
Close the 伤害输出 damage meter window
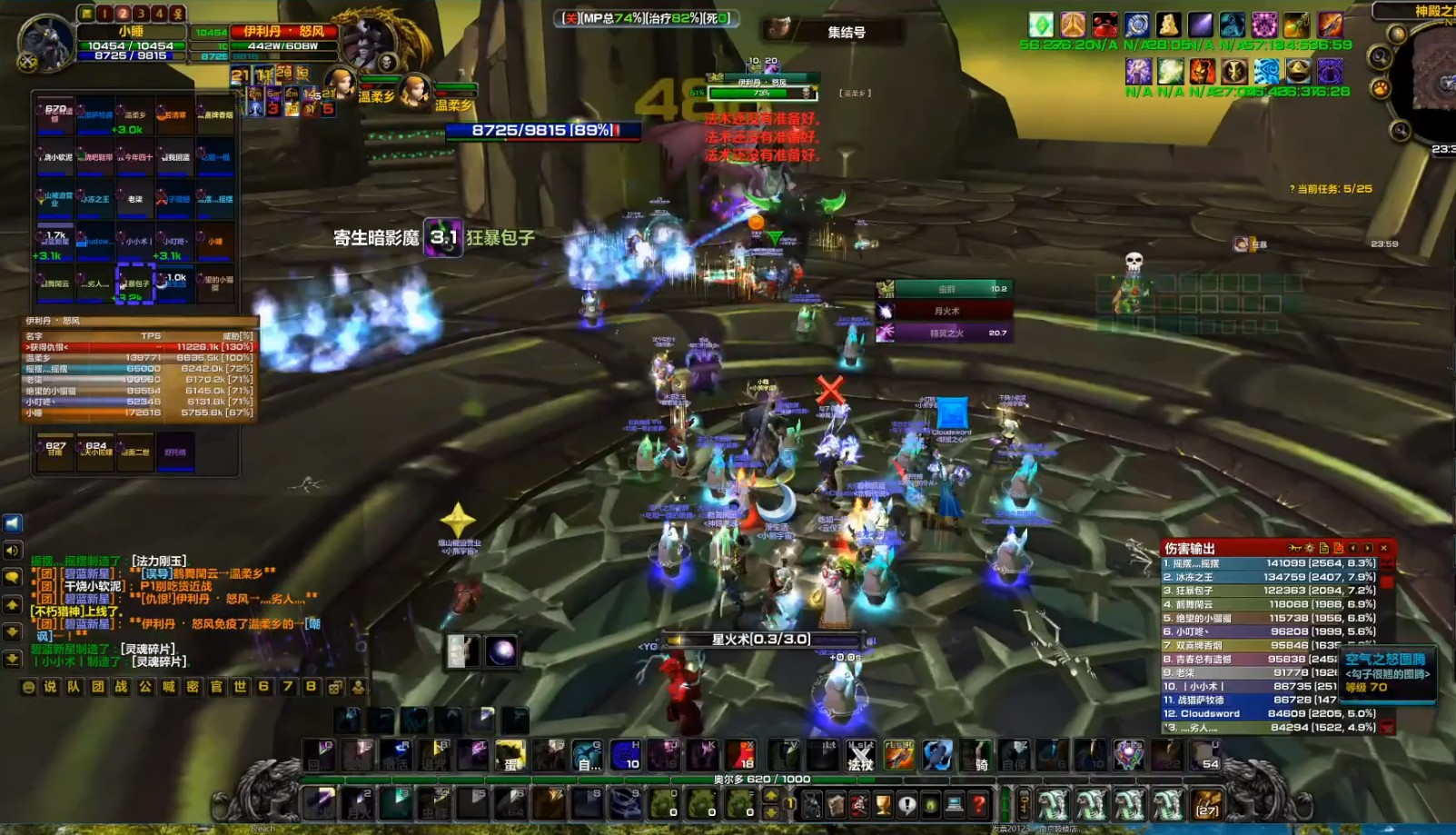[x=1383, y=548]
